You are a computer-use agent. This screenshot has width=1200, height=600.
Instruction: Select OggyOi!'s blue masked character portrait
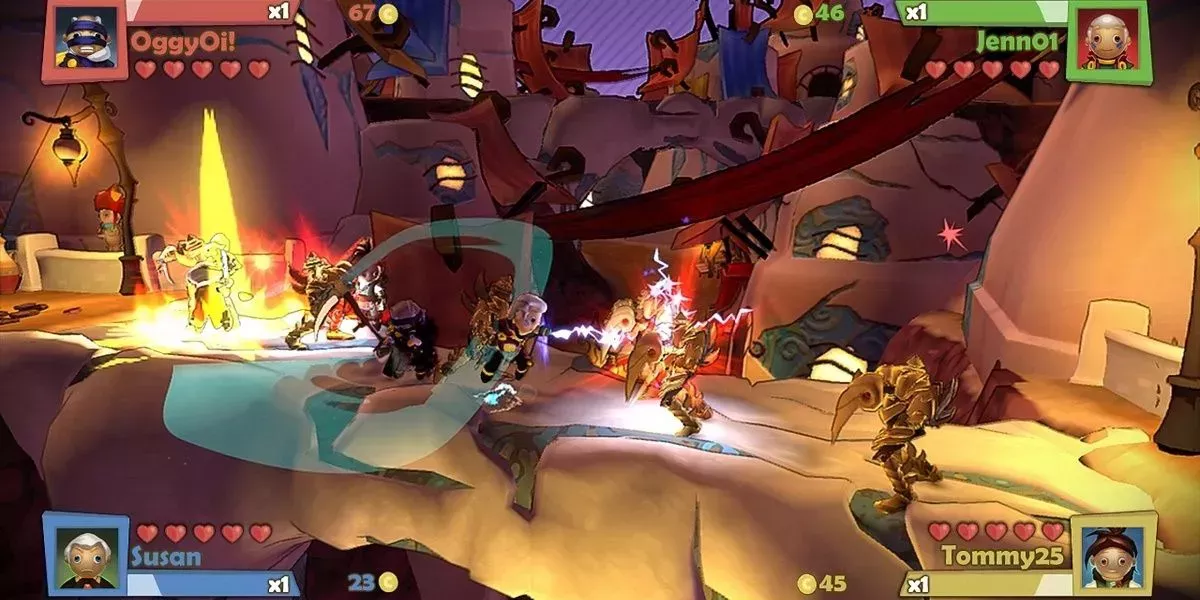pos(85,39)
